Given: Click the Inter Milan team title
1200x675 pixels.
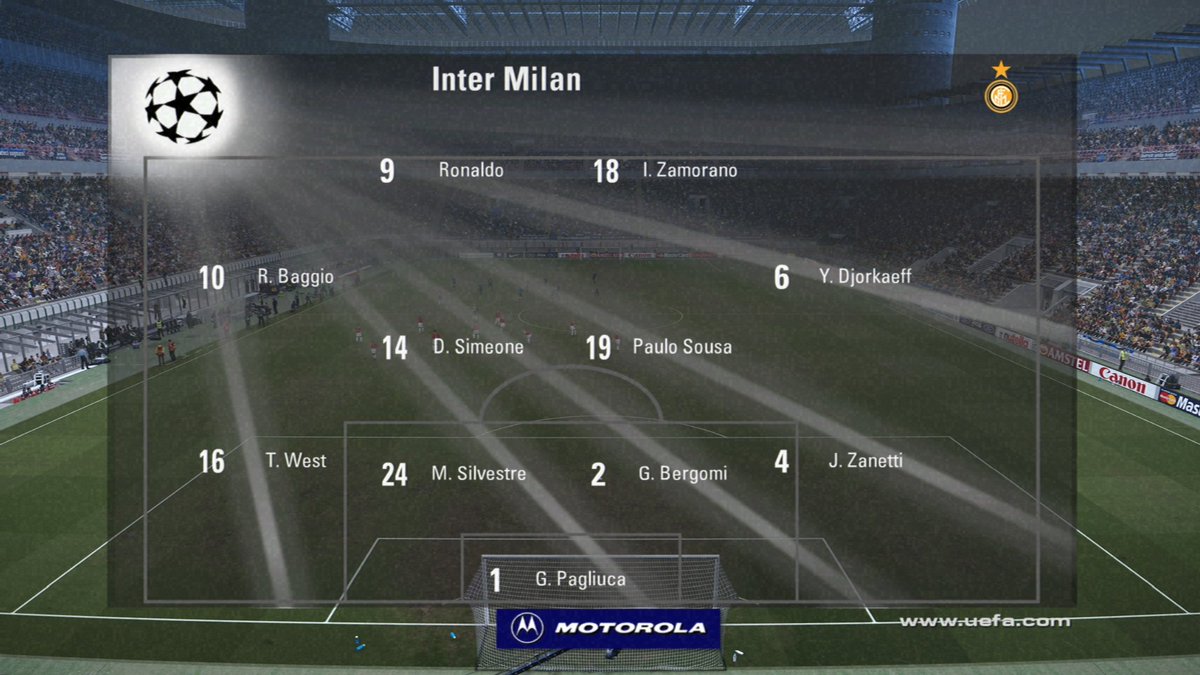Looking at the screenshot, I should coord(506,80).
